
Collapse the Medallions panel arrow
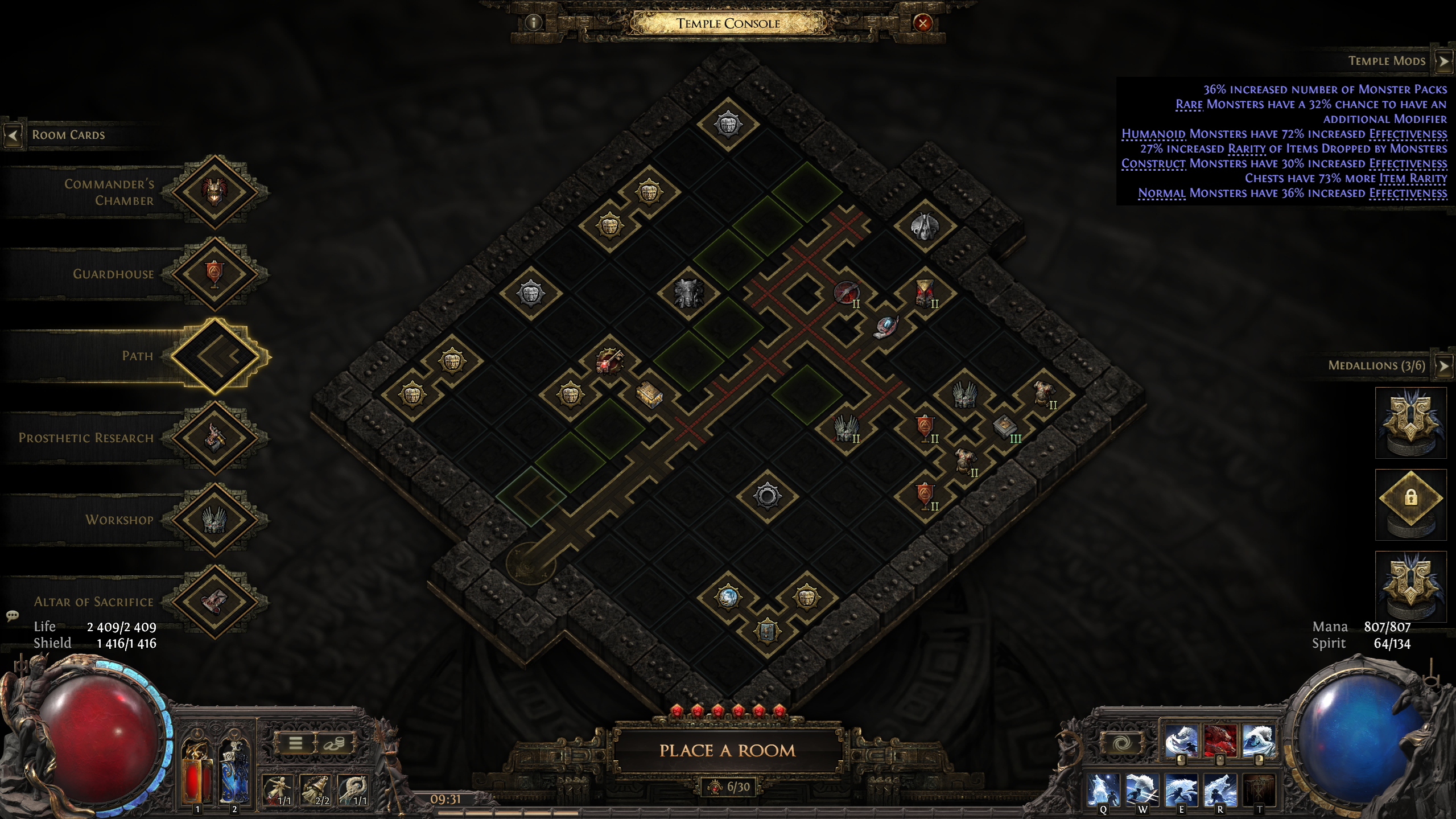coord(1443,365)
